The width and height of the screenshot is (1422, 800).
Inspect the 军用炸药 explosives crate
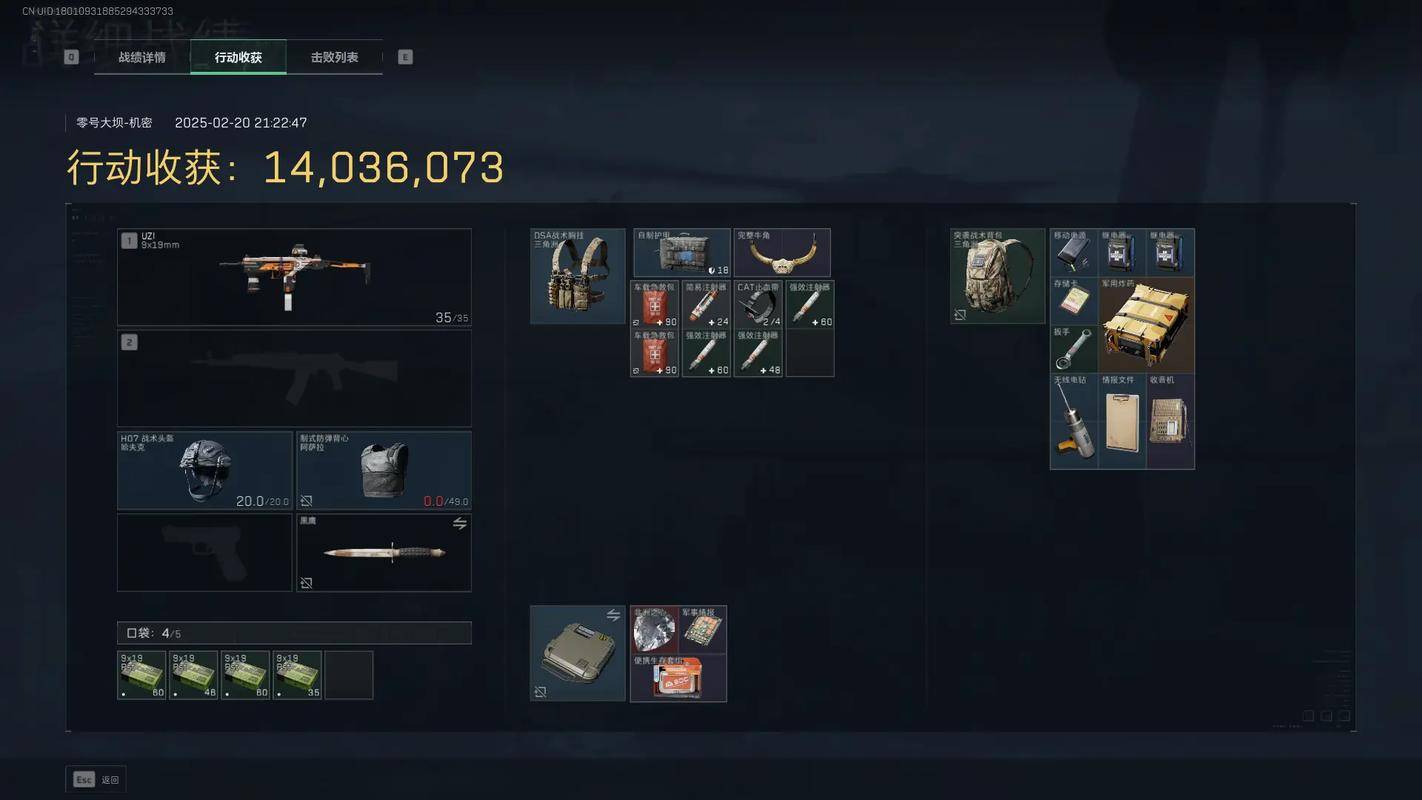click(x=1146, y=325)
